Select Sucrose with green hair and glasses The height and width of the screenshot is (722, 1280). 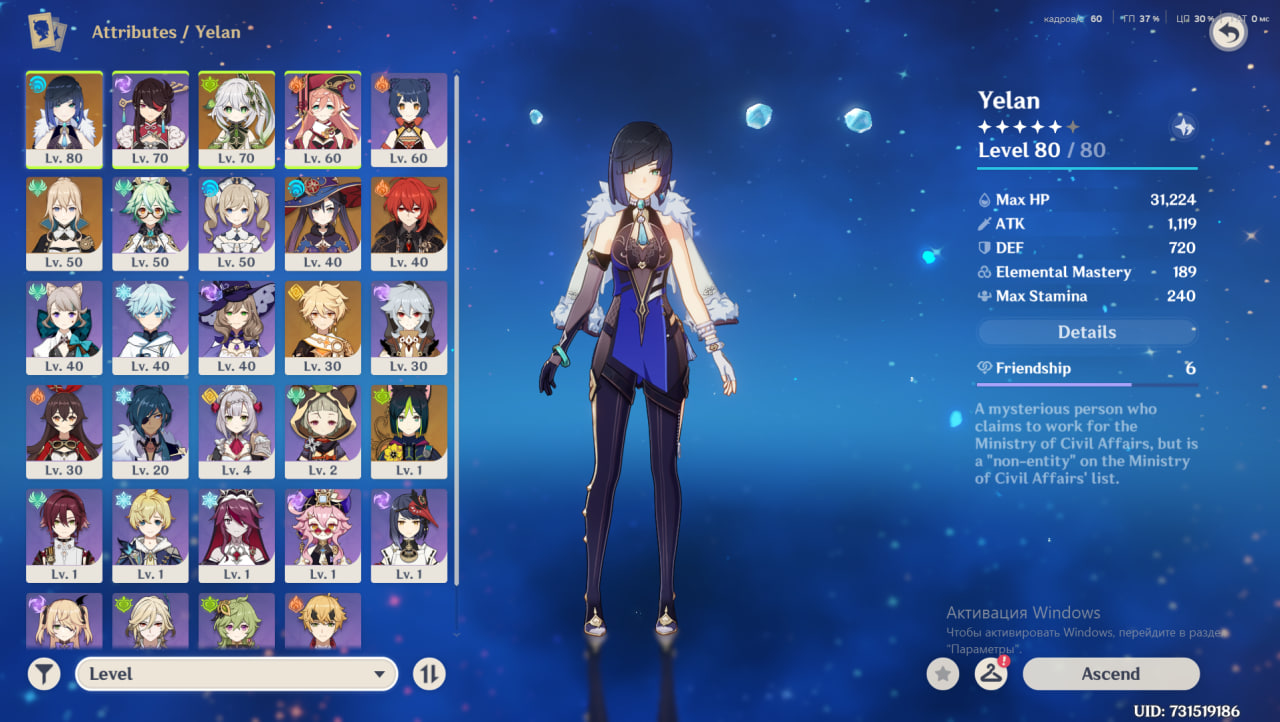pos(150,222)
